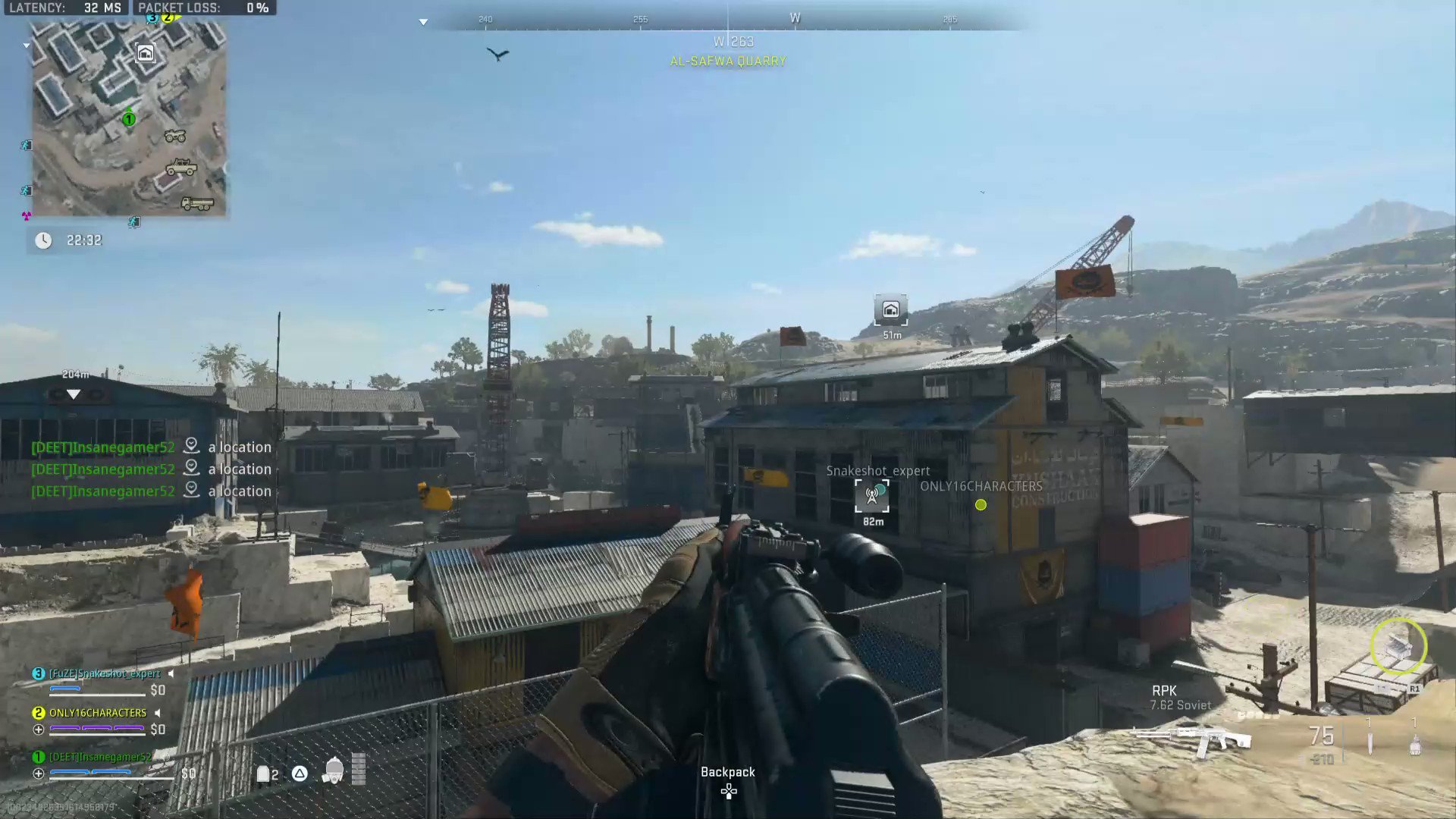Click the radiation zone icon beside the minimap
Image resolution: width=1456 pixels, height=819 pixels.
27,215
